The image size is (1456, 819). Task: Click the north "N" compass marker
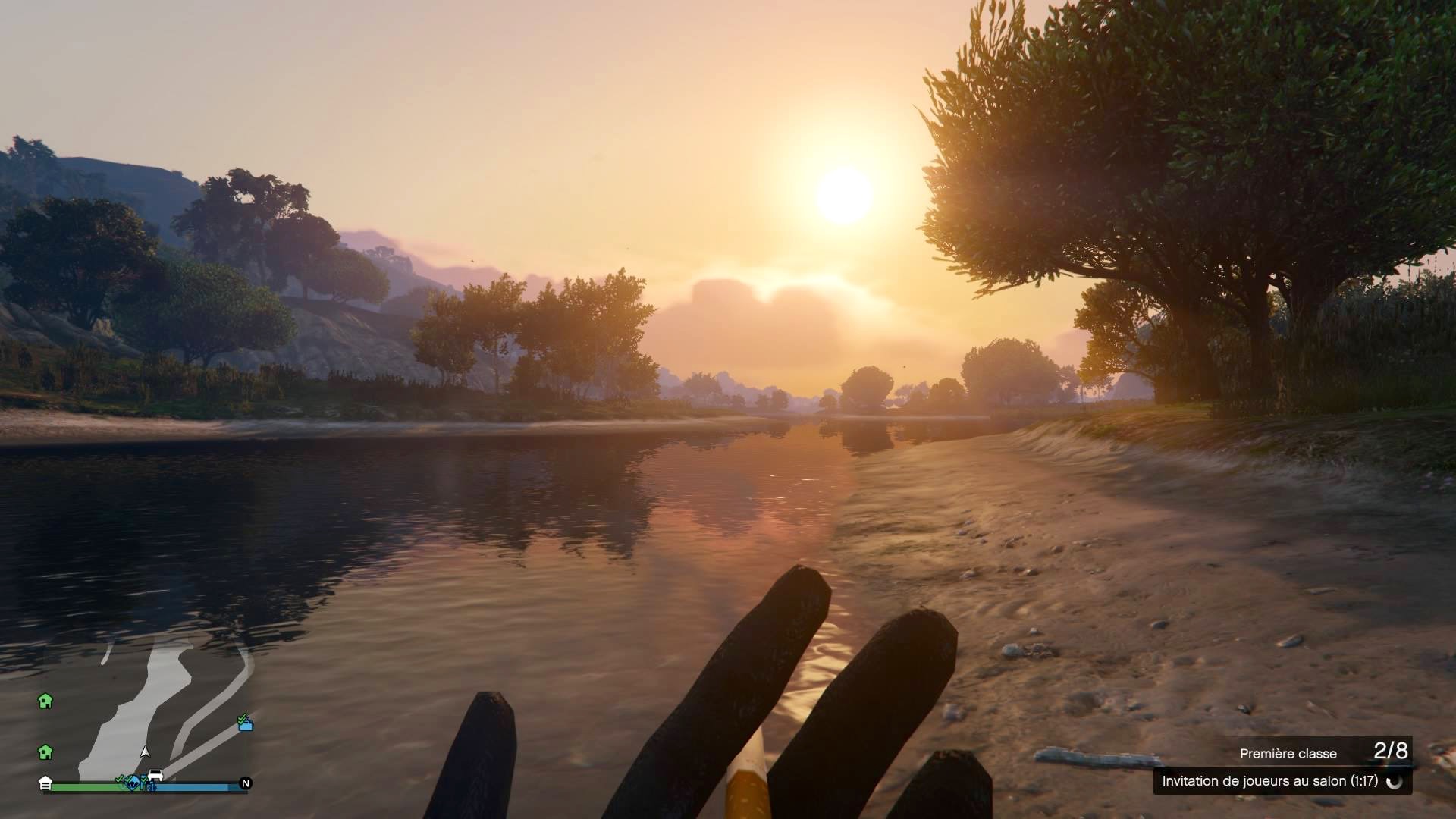[x=245, y=783]
